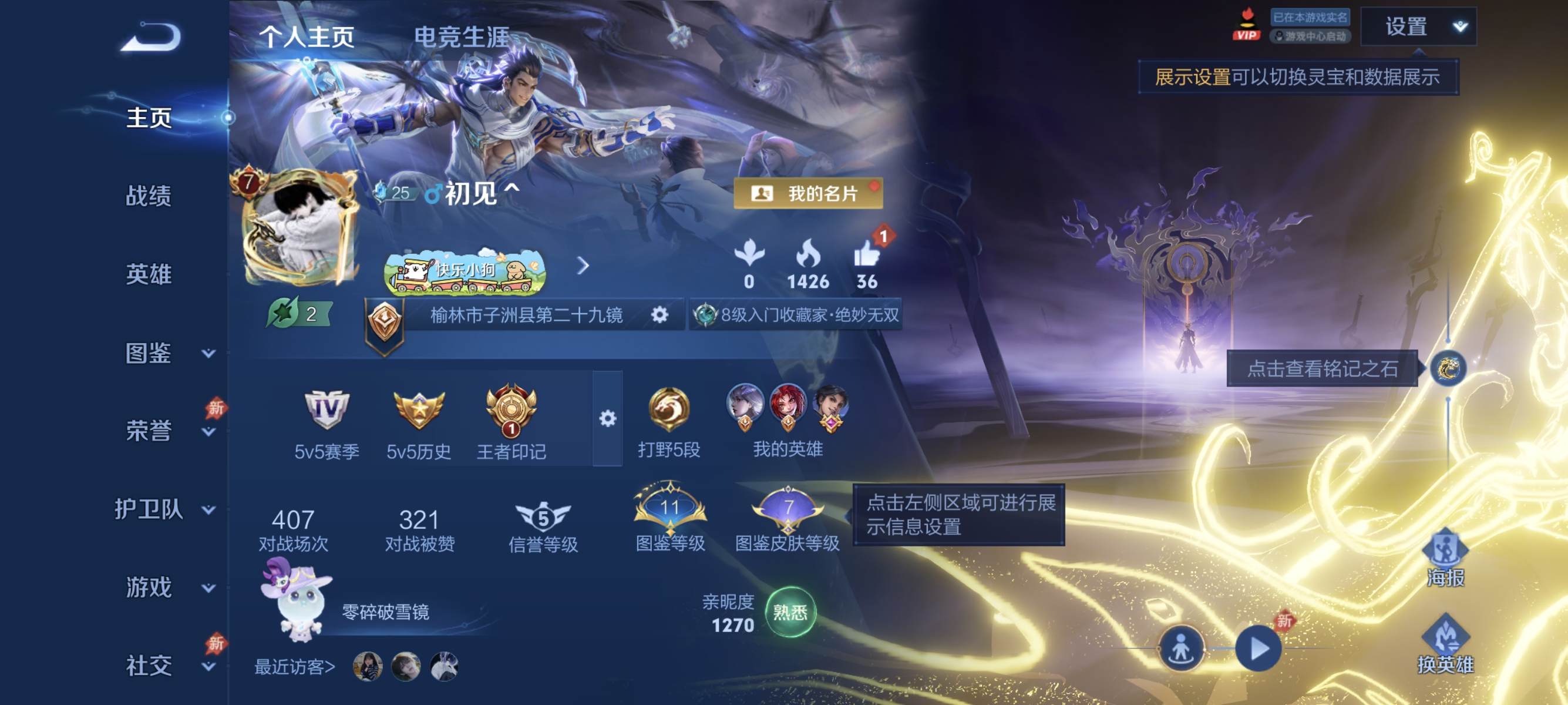1568x705 pixels.
Task: Switch to the 电竞生涯 tab
Action: pos(463,35)
